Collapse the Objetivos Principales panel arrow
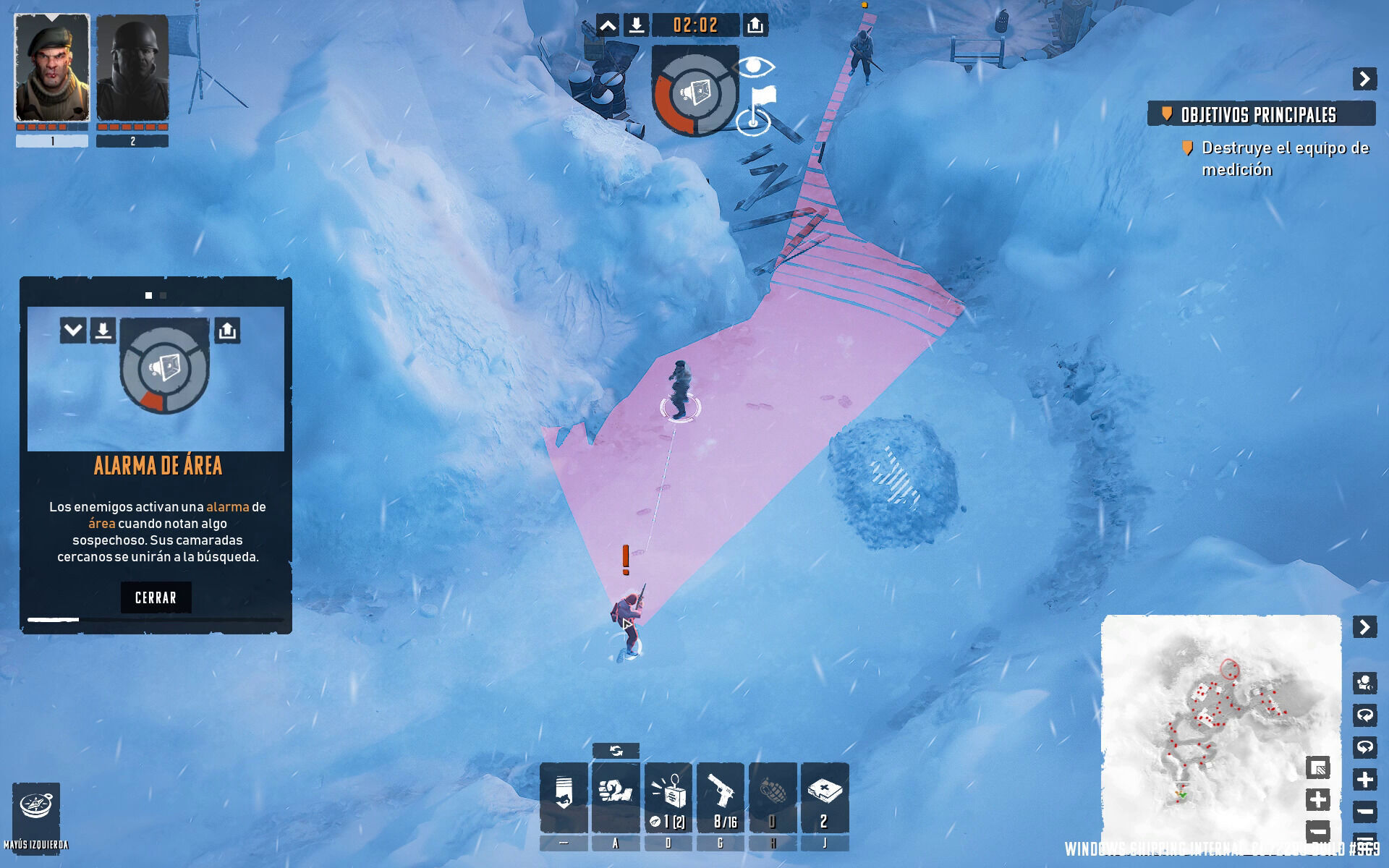The width and height of the screenshot is (1389, 868). click(1364, 79)
